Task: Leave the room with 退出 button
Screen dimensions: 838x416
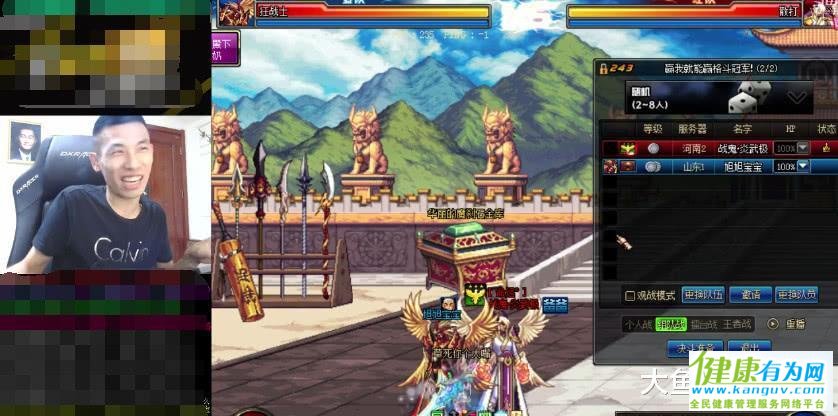Action: click(749, 347)
